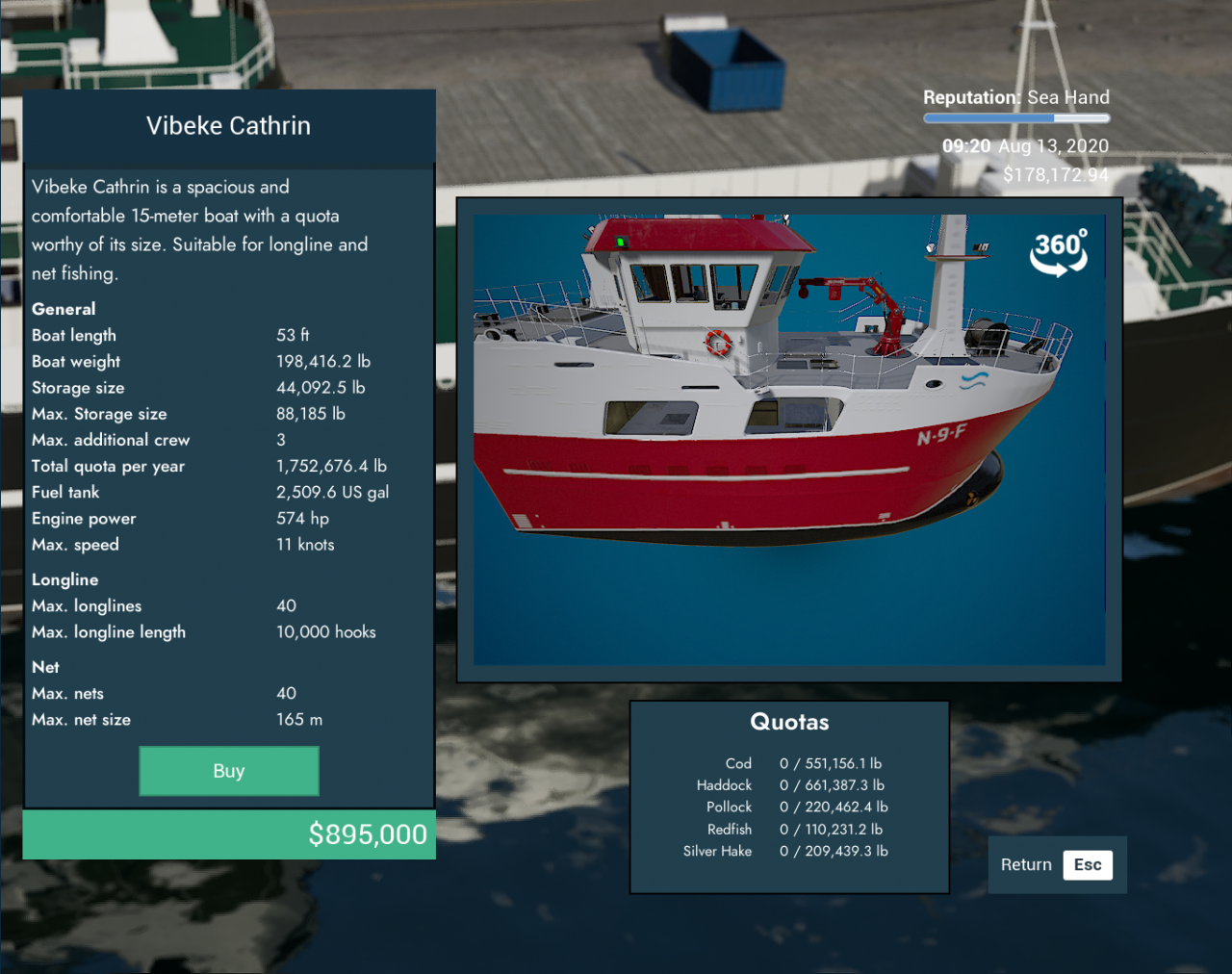Viewport: 1232px width, 974px height.
Task: Buy the Vibeke Cathrin boat
Action: pos(229,771)
